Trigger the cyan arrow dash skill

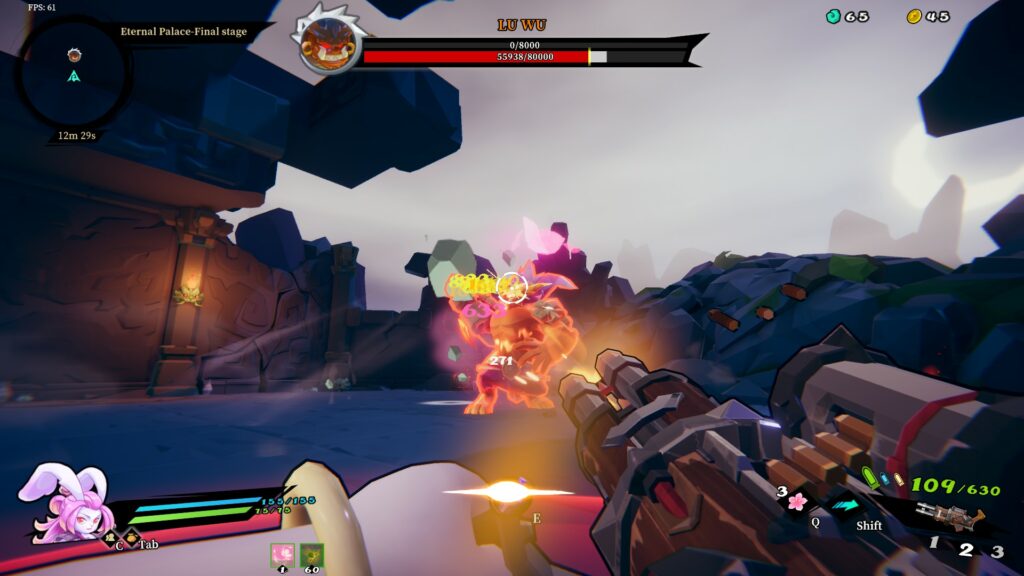click(x=846, y=504)
